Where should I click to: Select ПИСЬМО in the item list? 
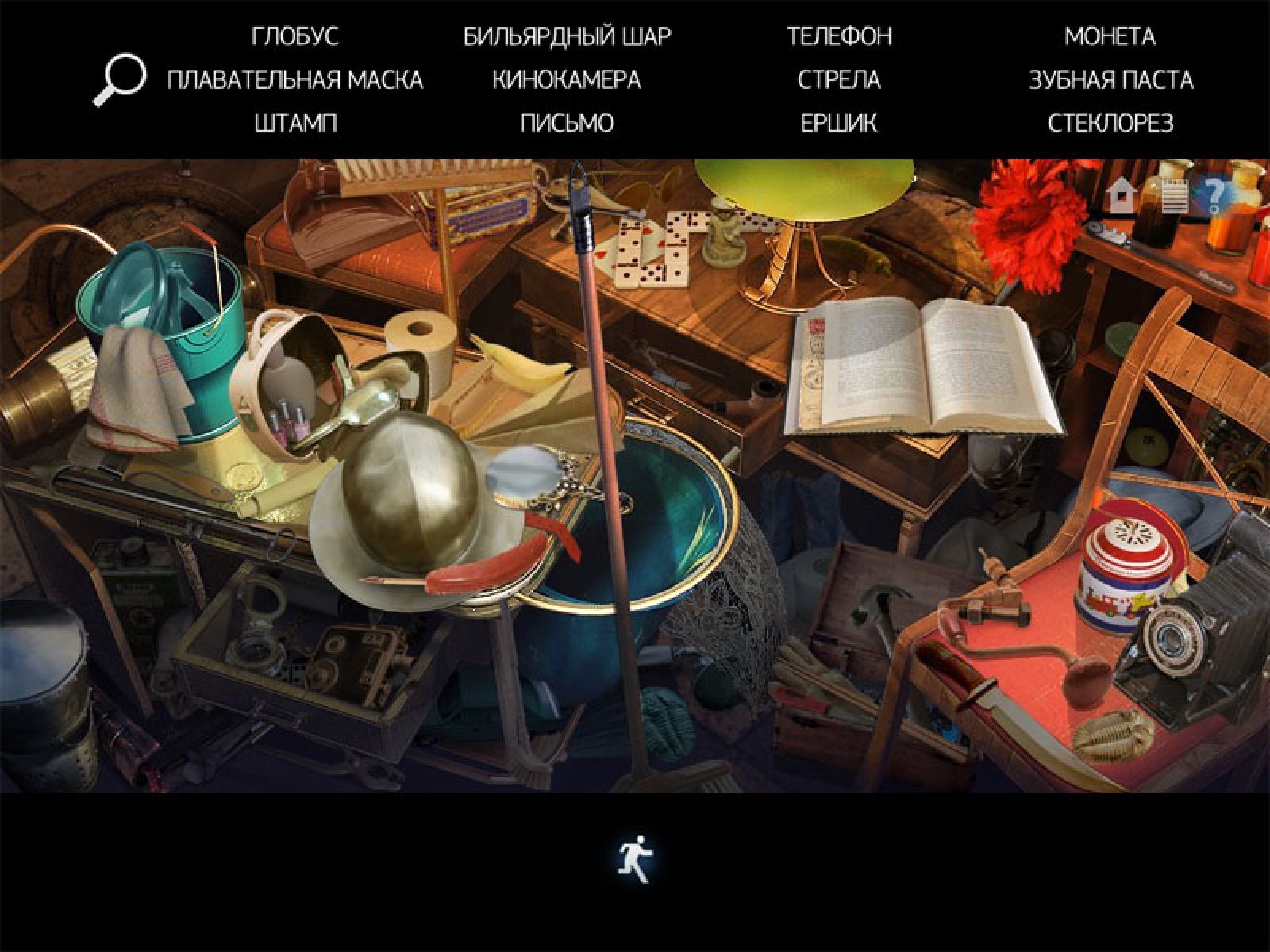pyautogui.click(x=567, y=123)
